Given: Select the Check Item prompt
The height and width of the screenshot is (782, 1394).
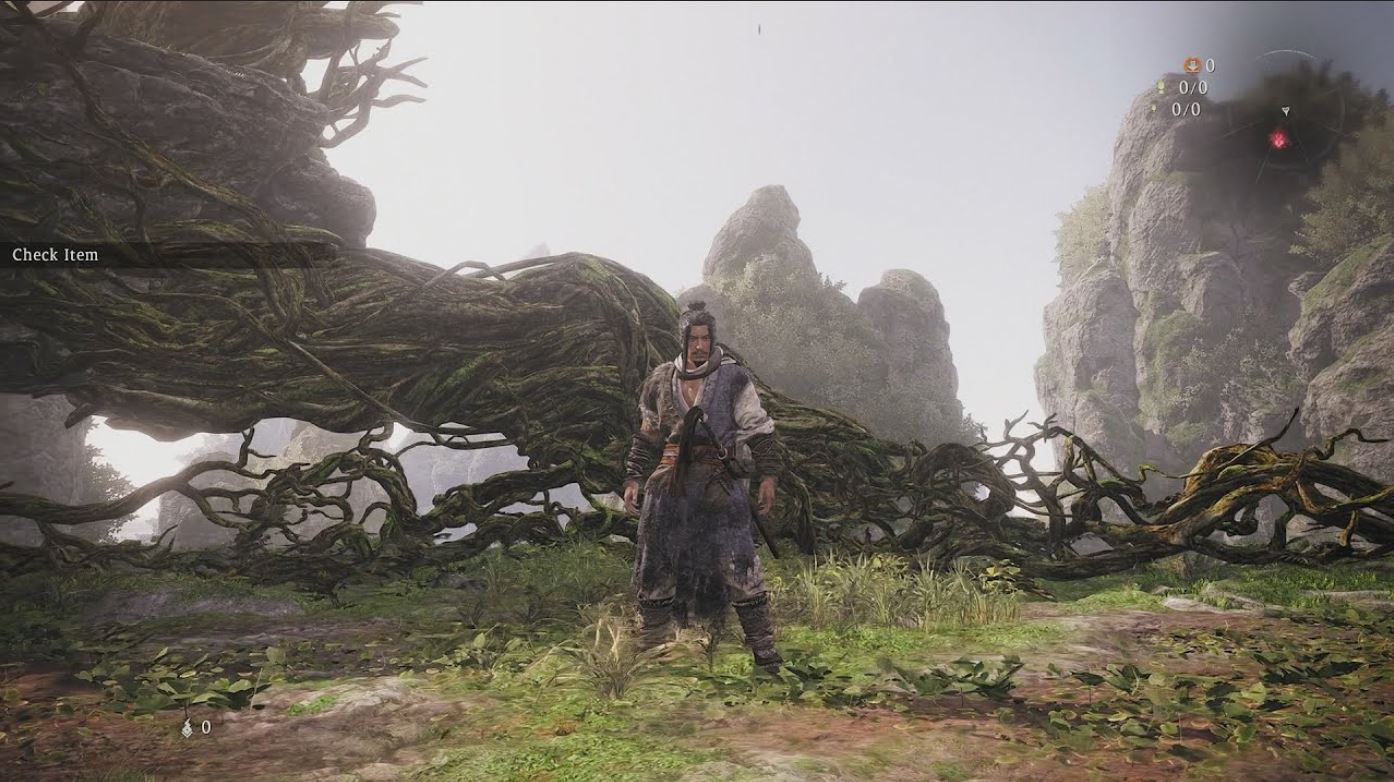Looking at the screenshot, I should [56, 255].
